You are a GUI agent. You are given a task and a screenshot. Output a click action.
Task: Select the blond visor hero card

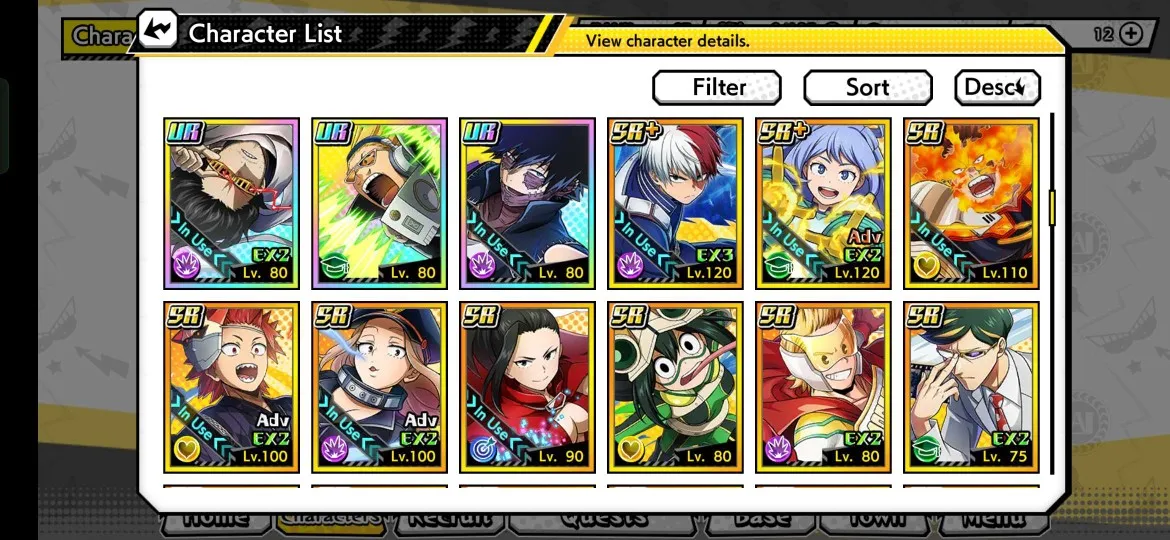(x=823, y=387)
